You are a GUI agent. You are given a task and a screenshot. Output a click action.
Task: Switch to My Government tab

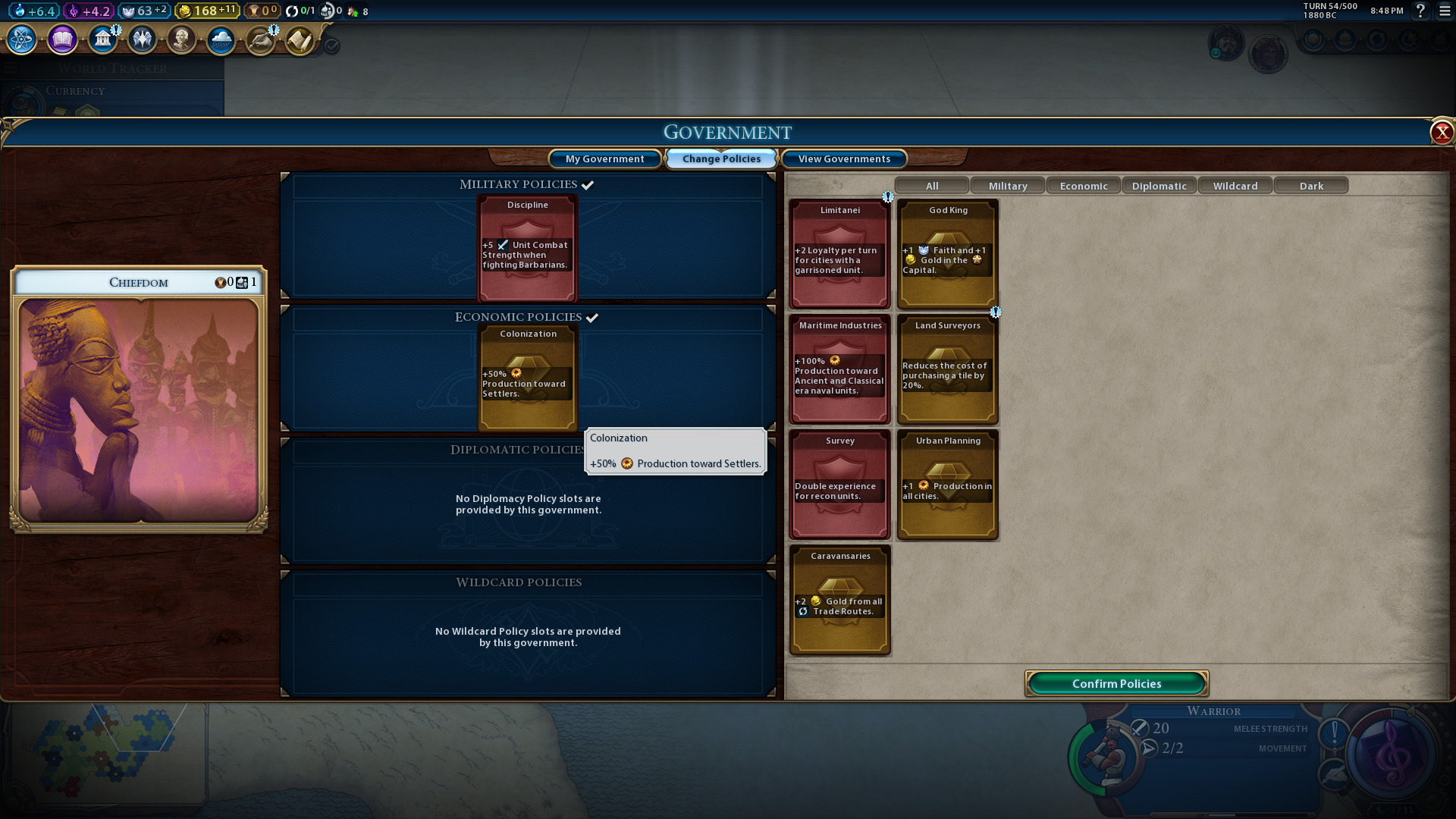coord(604,158)
